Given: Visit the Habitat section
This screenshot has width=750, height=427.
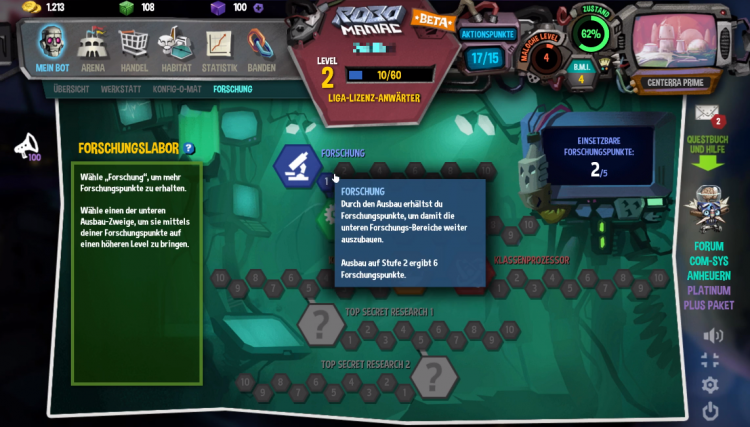Looking at the screenshot, I should point(176,48).
